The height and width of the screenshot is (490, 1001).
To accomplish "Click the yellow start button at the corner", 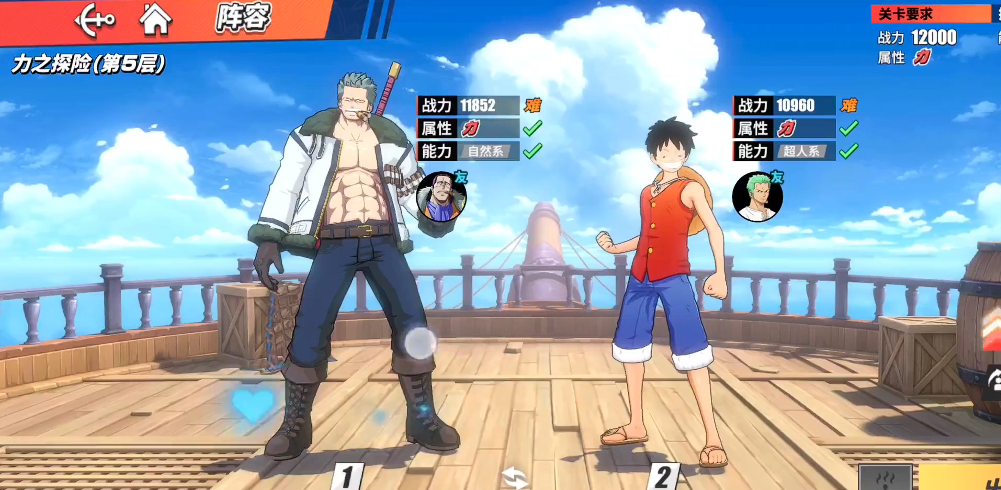I will tap(962, 477).
